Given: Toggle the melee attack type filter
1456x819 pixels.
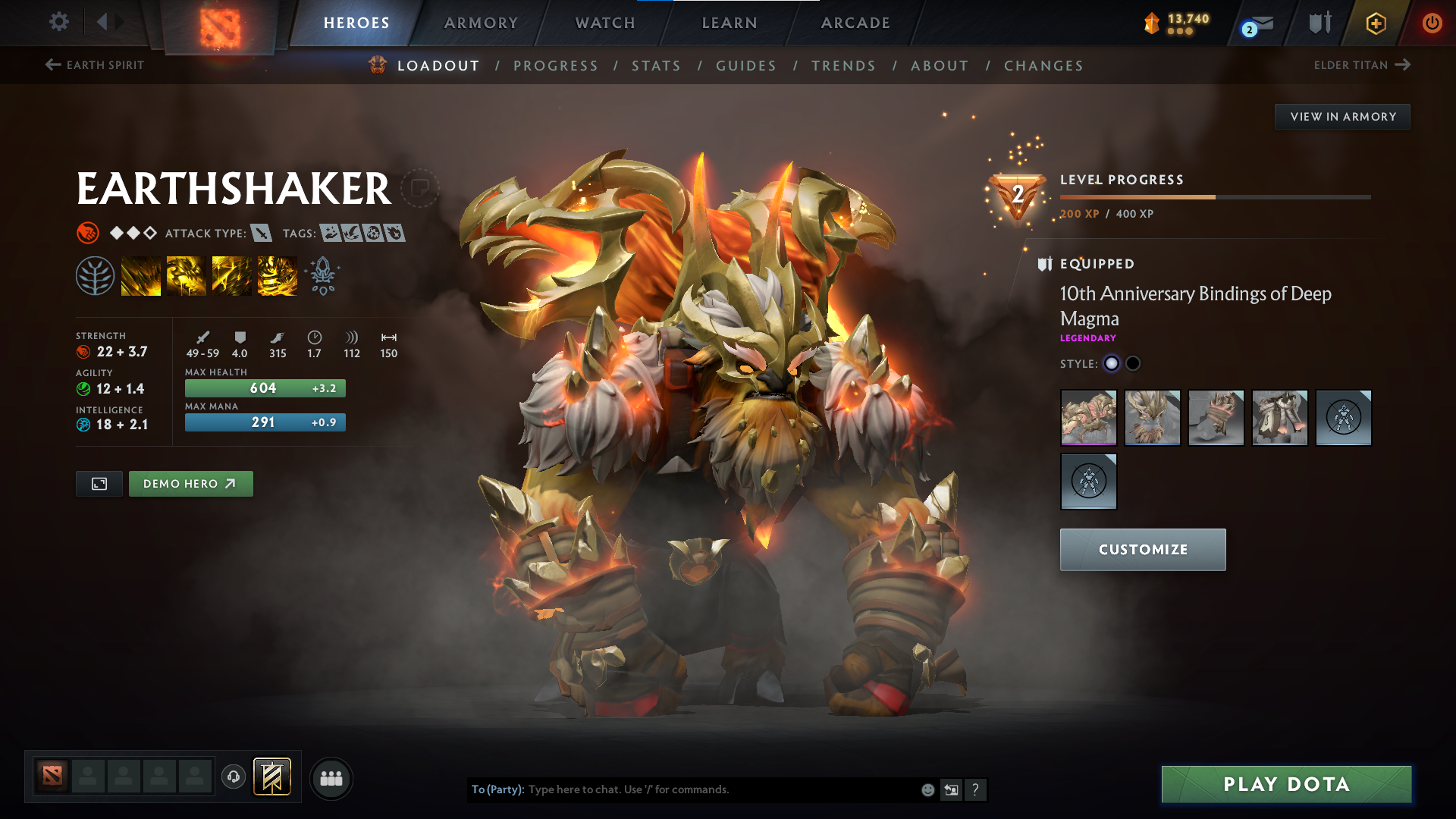Looking at the screenshot, I should click(x=262, y=234).
